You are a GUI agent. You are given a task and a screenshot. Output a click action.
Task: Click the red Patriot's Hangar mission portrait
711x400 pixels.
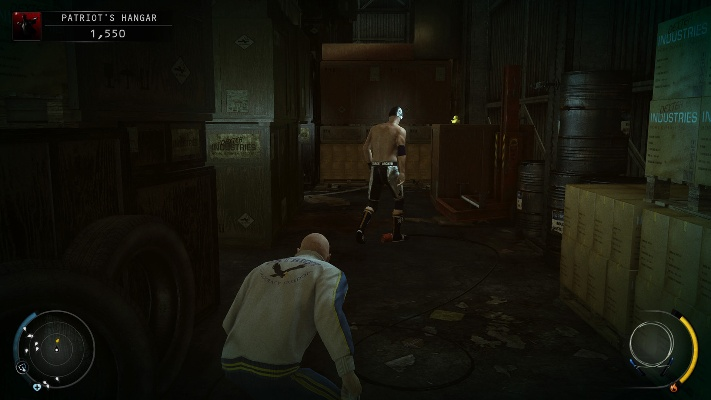click(x=27, y=26)
